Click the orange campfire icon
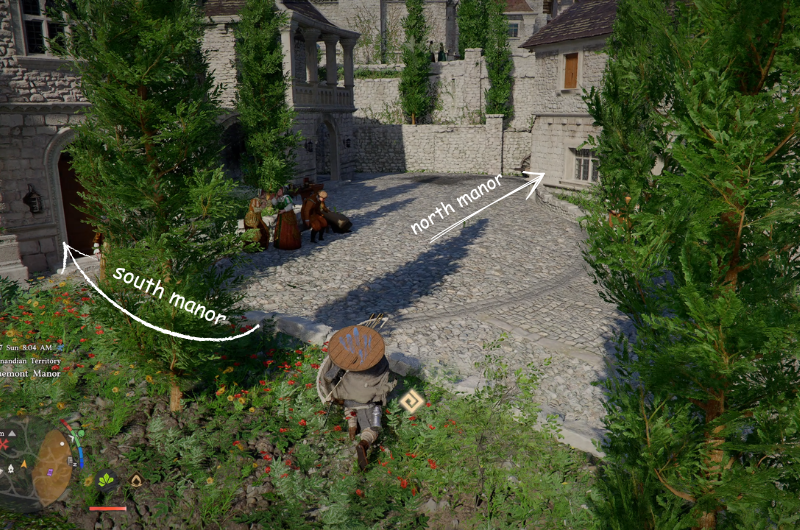This screenshot has height=530, width=800. pyautogui.click(x=136, y=480)
